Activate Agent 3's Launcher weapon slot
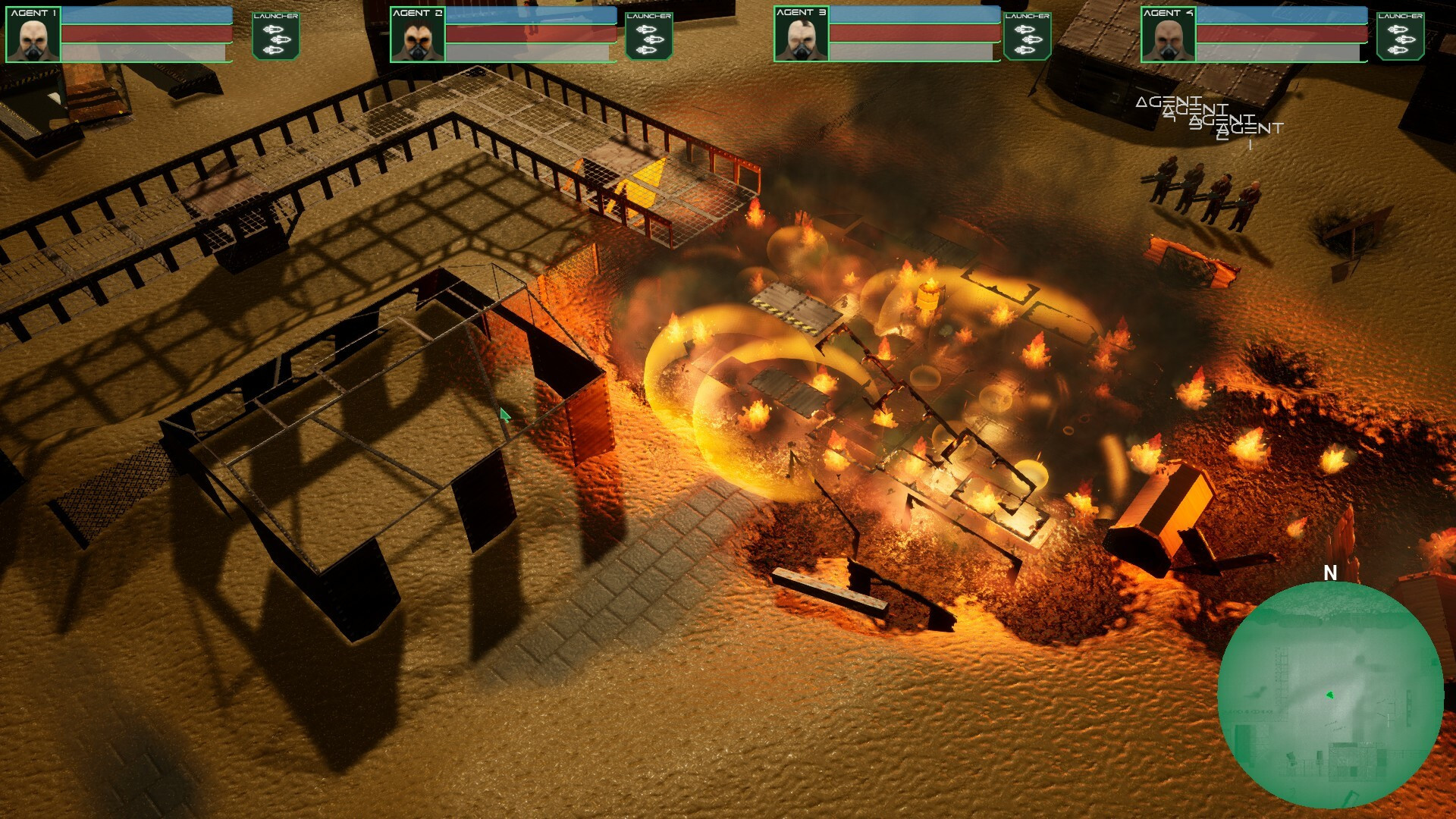This screenshot has height=819, width=1456. 1027,36
